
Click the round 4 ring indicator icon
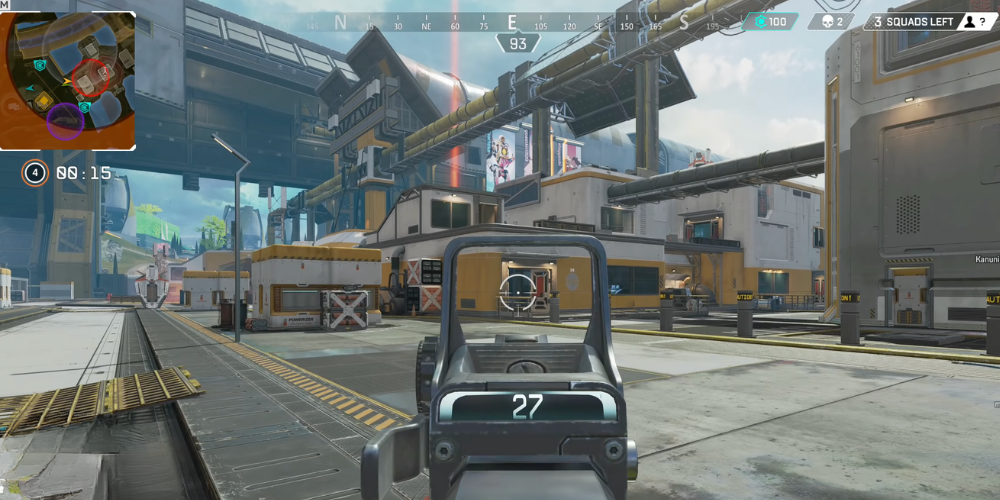[x=35, y=173]
